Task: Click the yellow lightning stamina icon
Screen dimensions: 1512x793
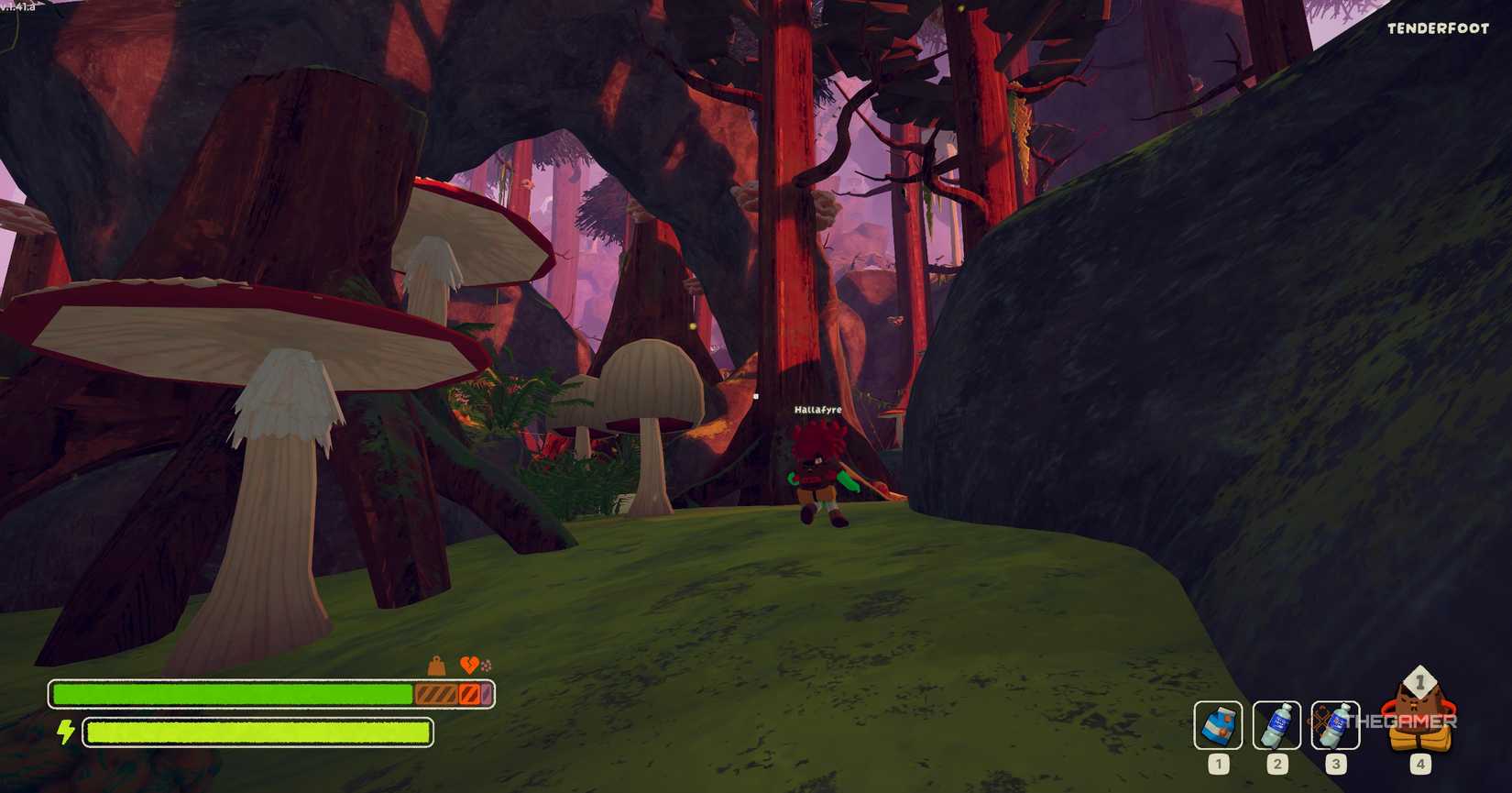Action: (67, 732)
